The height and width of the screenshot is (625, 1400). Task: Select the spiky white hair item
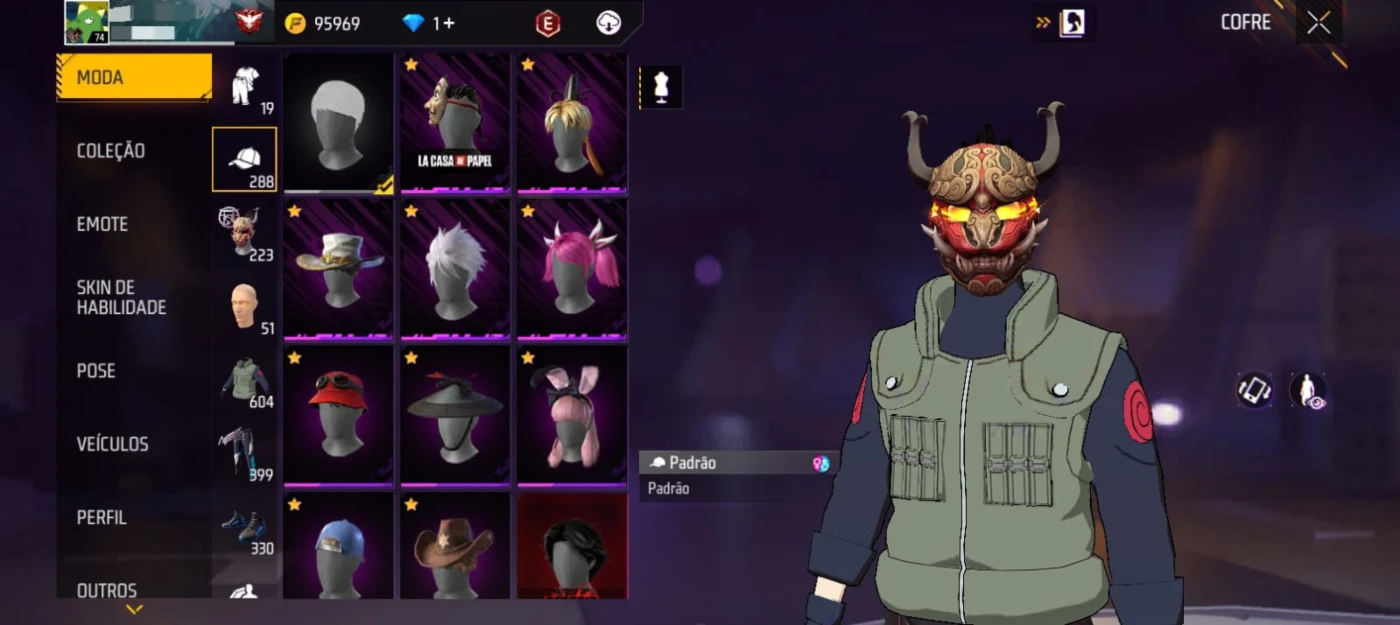click(x=455, y=269)
